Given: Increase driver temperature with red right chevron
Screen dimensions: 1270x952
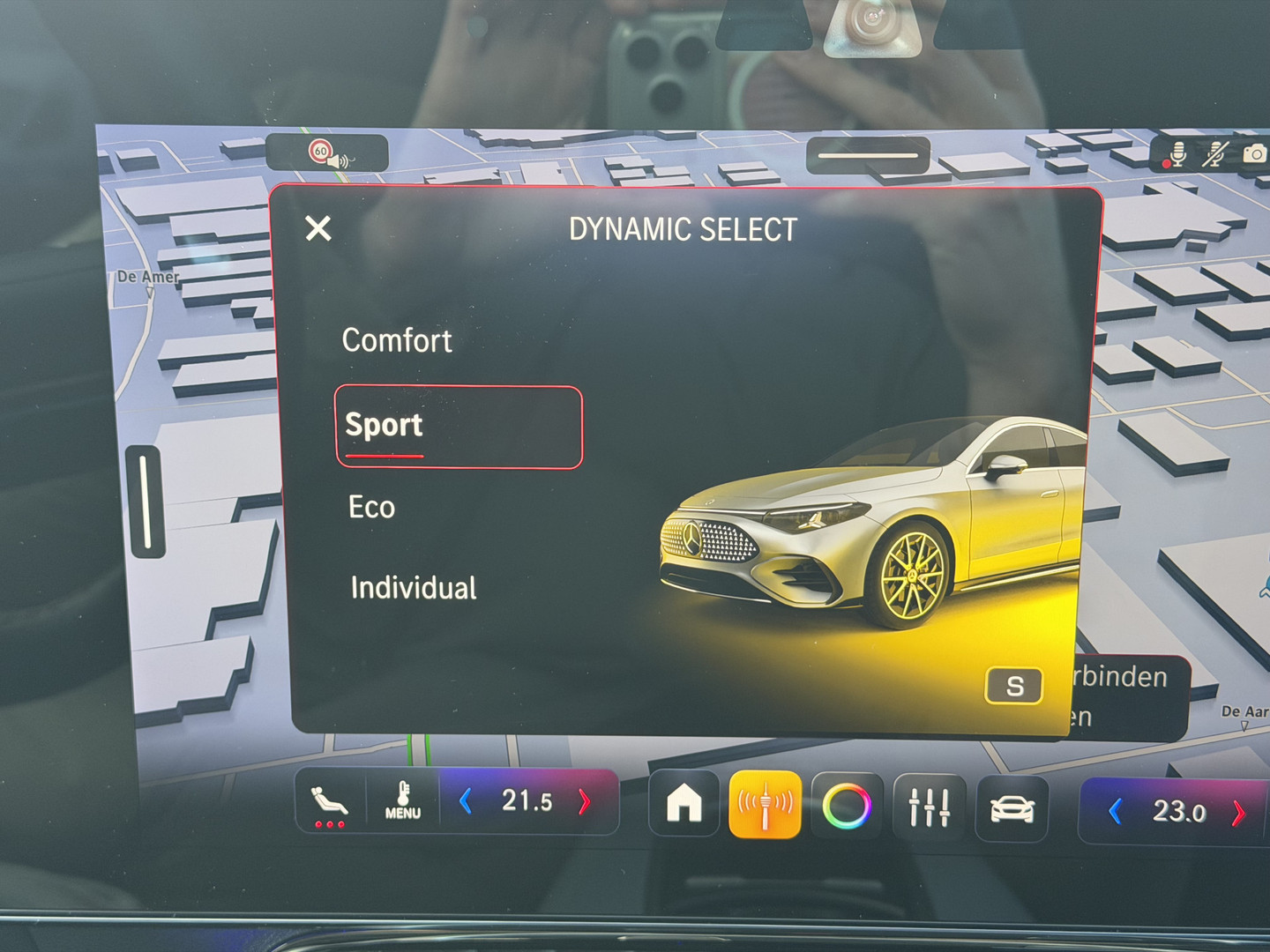Looking at the screenshot, I should (584, 800).
